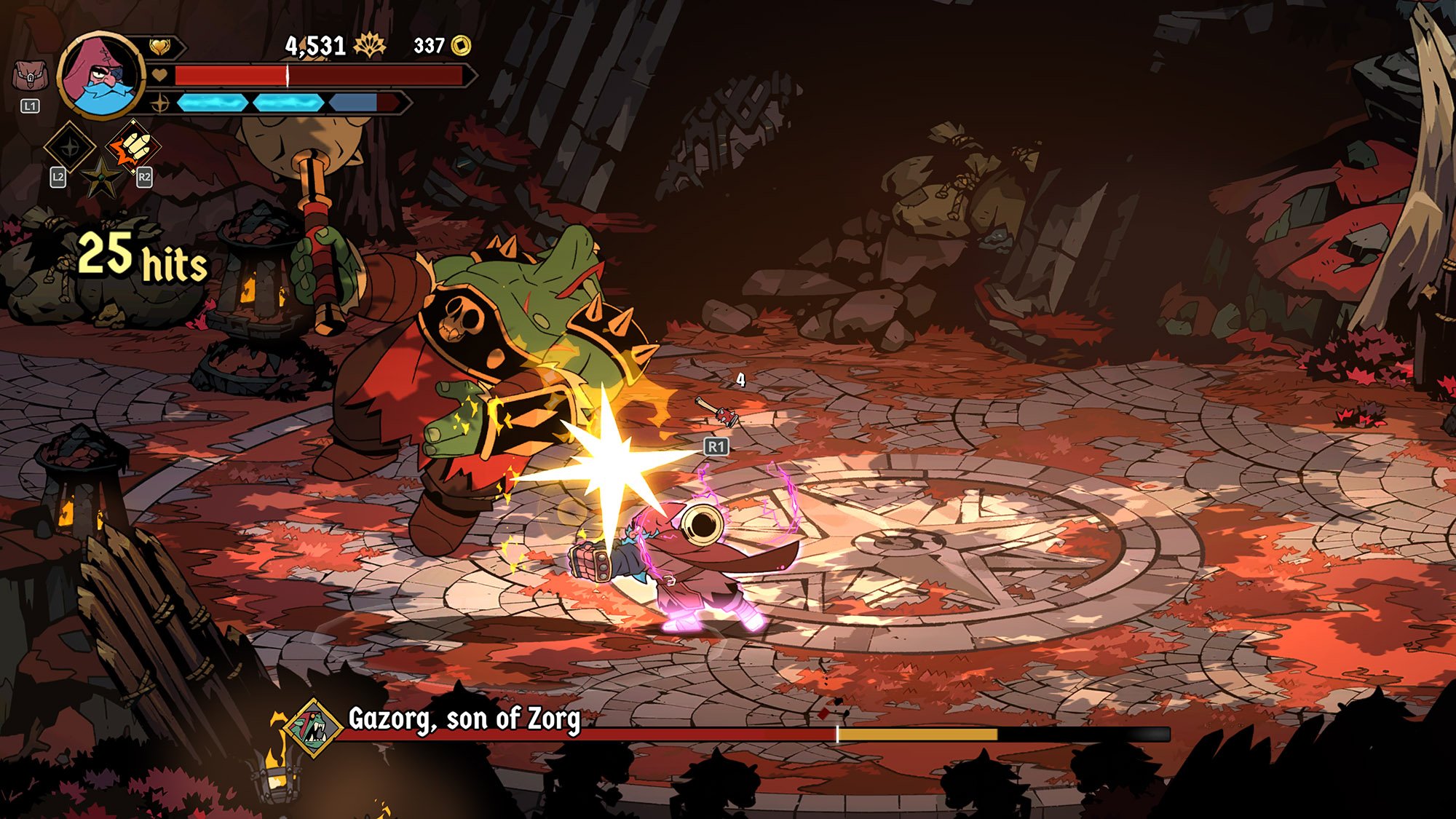Click the hooded blue-bearded character portrait
Viewport: 1456px width, 819px height.
pos(101,74)
